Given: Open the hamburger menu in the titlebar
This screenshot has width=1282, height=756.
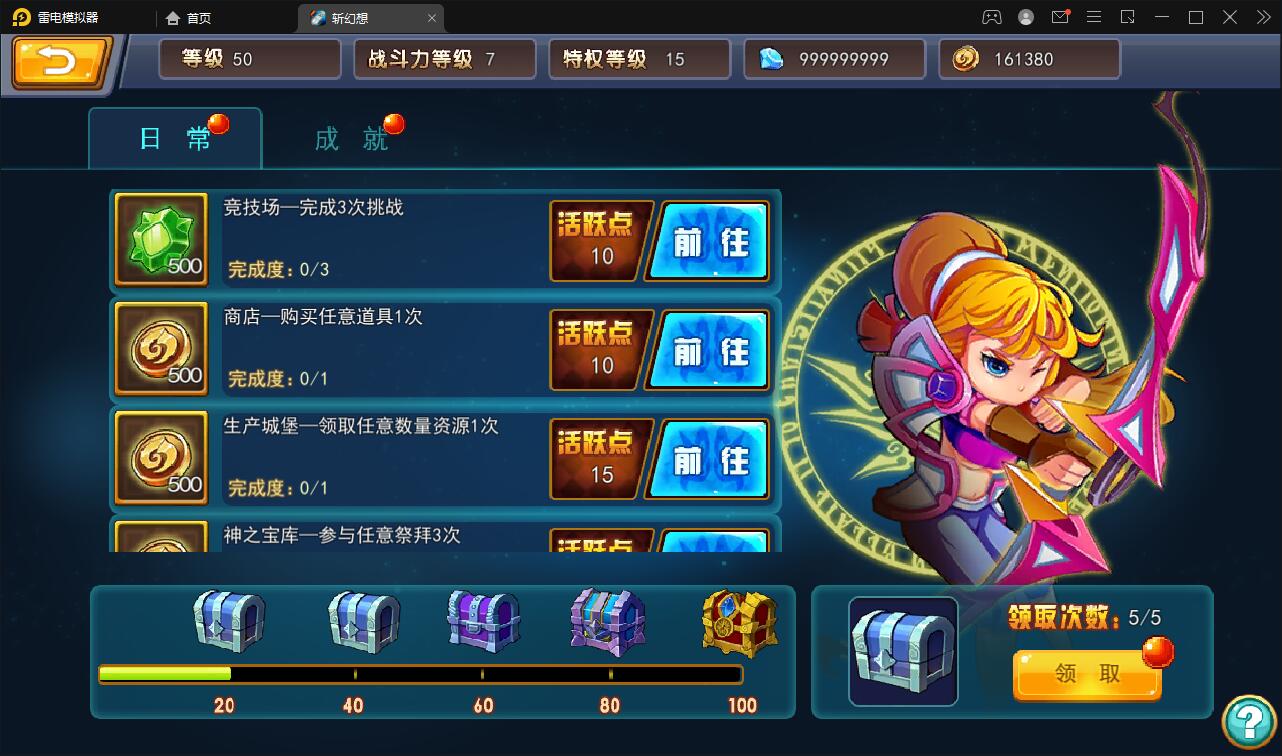Looking at the screenshot, I should 1094,17.
